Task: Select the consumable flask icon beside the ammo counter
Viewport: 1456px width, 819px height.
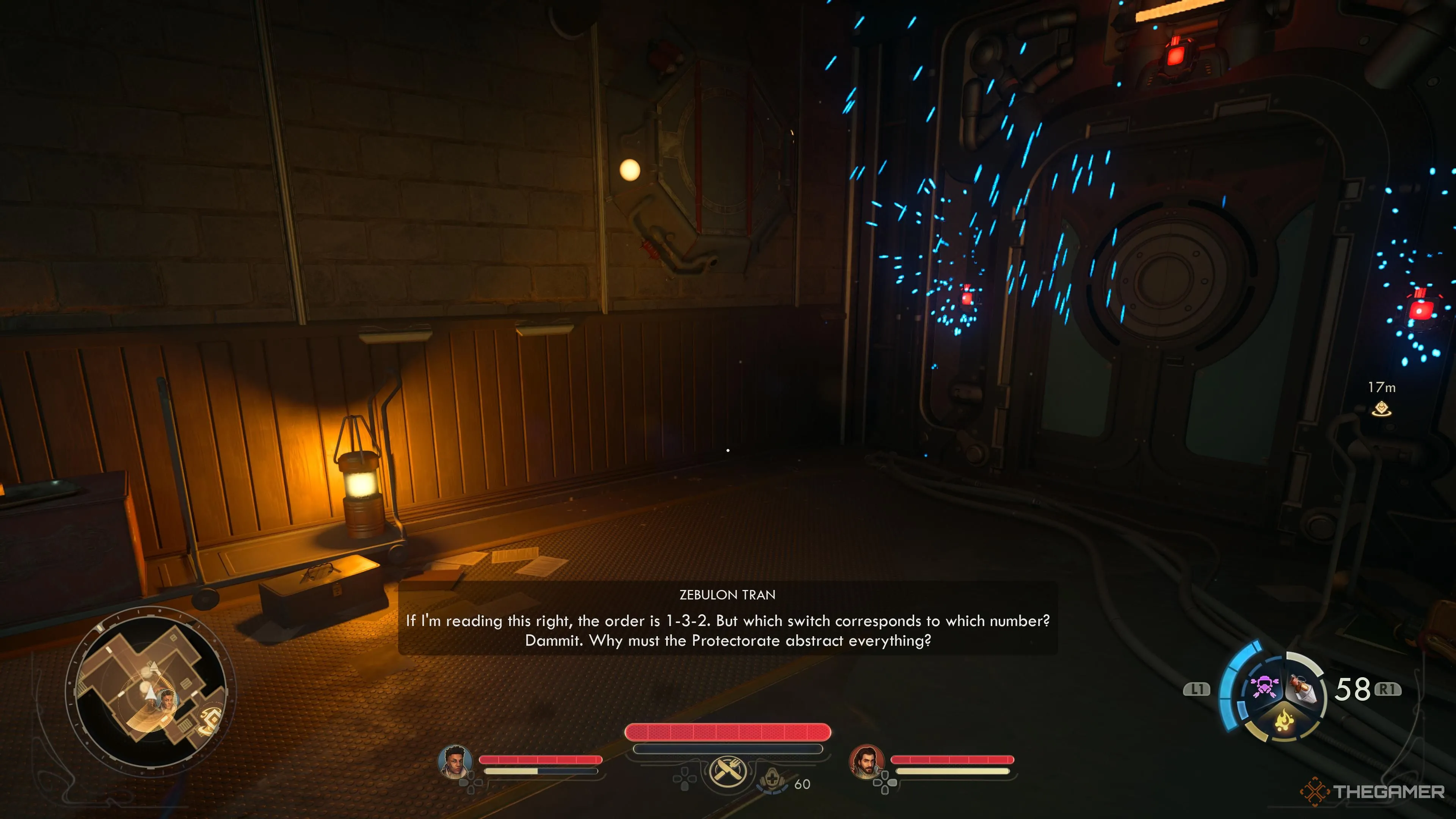Action: [1302, 688]
